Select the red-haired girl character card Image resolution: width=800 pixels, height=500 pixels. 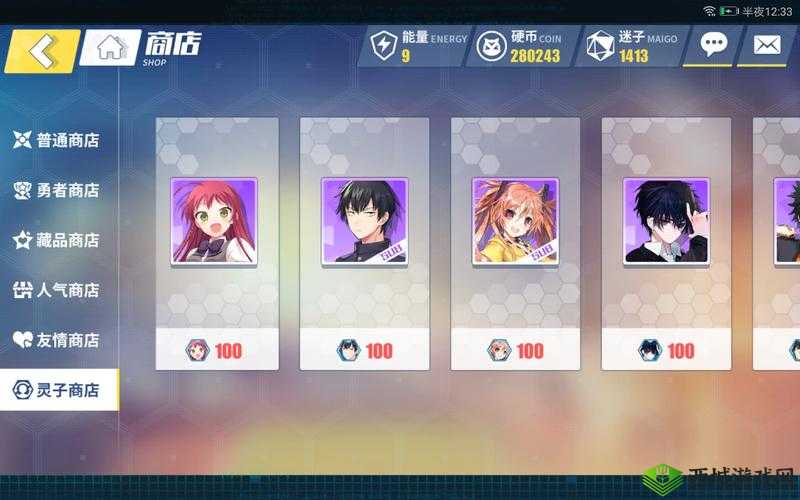pyautogui.click(x=214, y=221)
